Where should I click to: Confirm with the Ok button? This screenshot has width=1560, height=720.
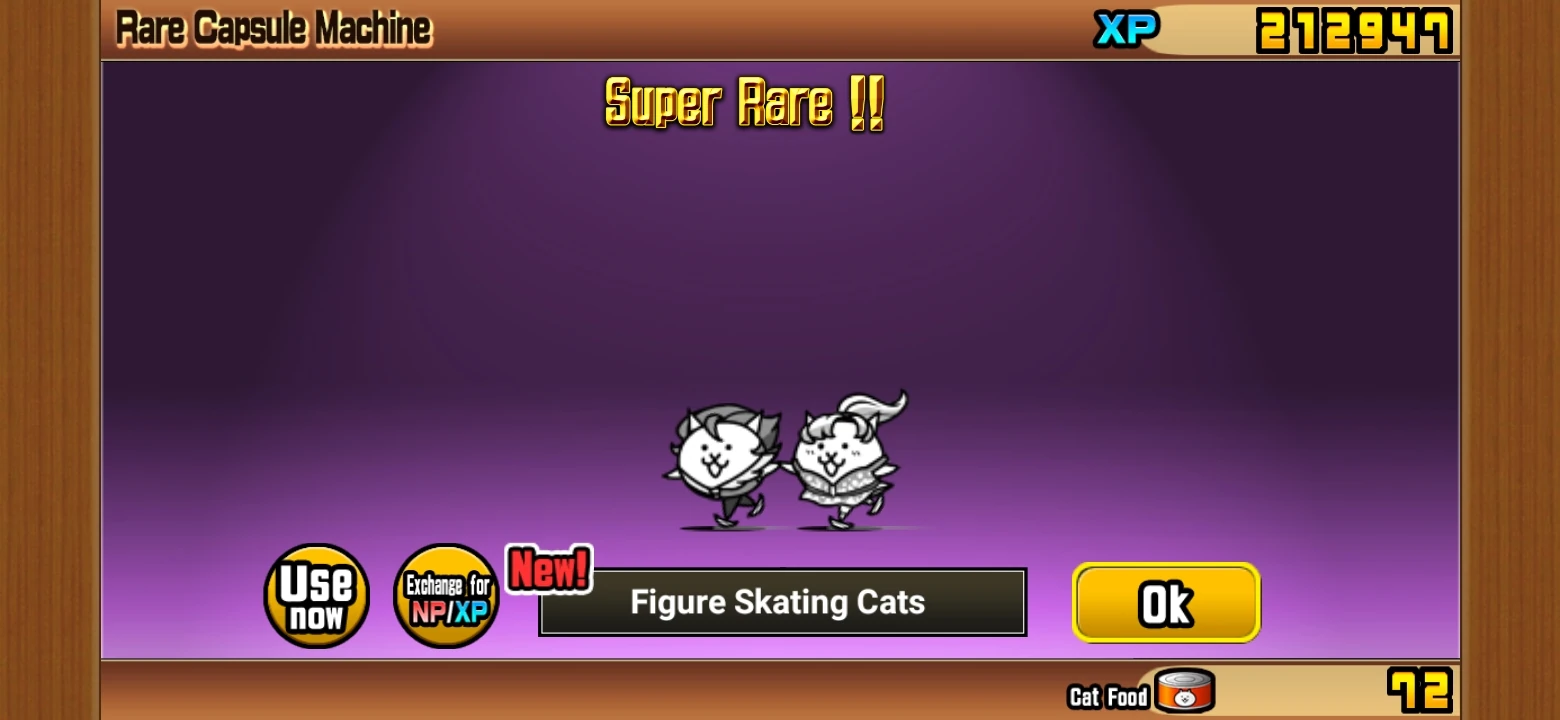pyautogui.click(x=1166, y=602)
